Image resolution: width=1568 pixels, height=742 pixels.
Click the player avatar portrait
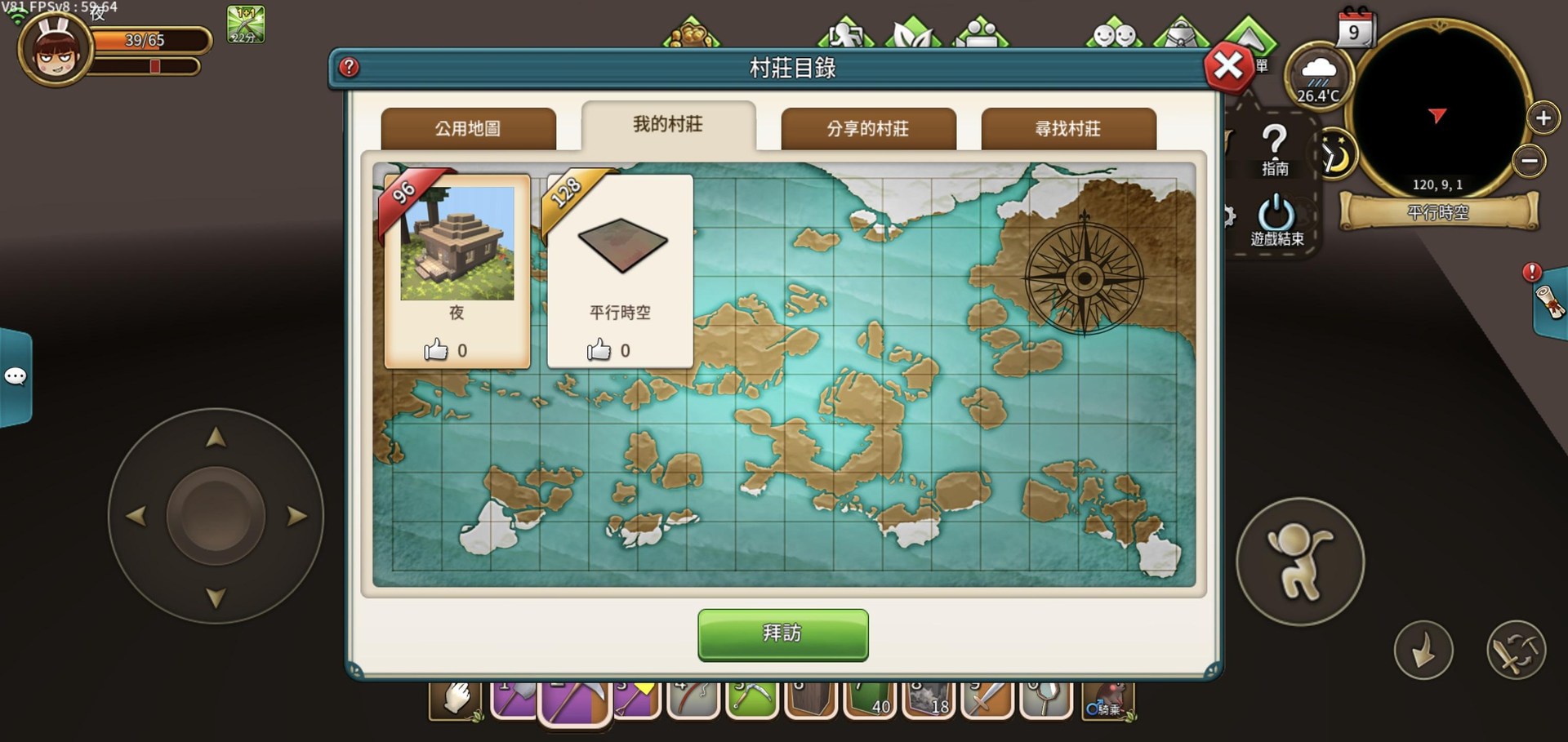[x=56, y=49]
